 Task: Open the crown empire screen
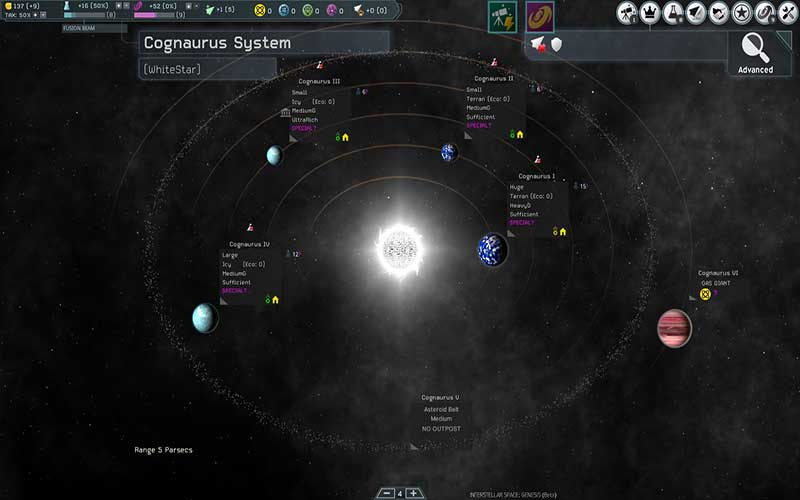(650, 13)
